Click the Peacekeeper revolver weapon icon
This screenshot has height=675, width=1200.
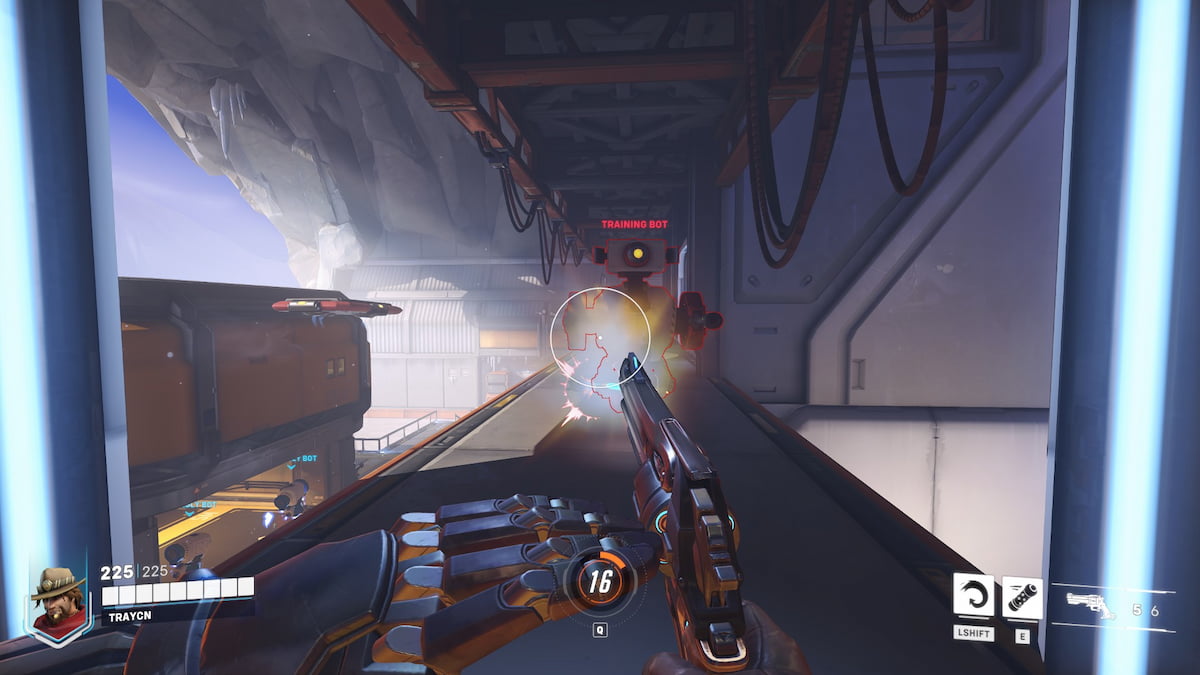click(x=1091, y=607)
